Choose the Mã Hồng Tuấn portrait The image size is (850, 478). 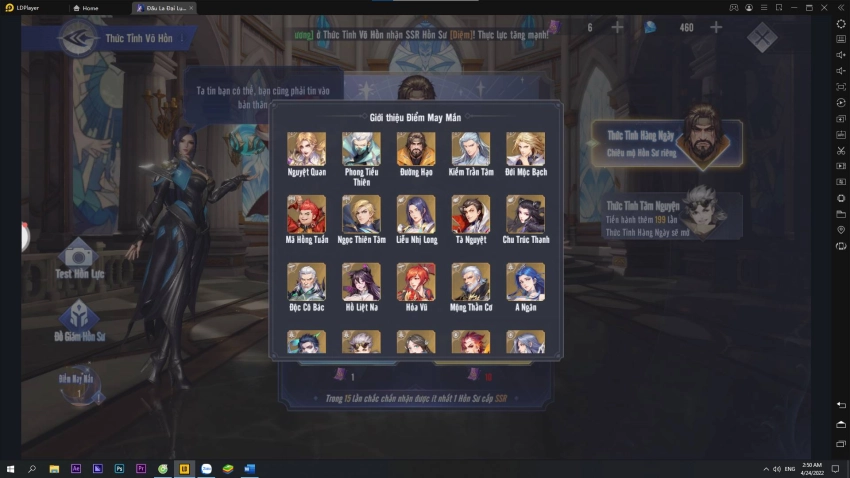tap(306, 214)
